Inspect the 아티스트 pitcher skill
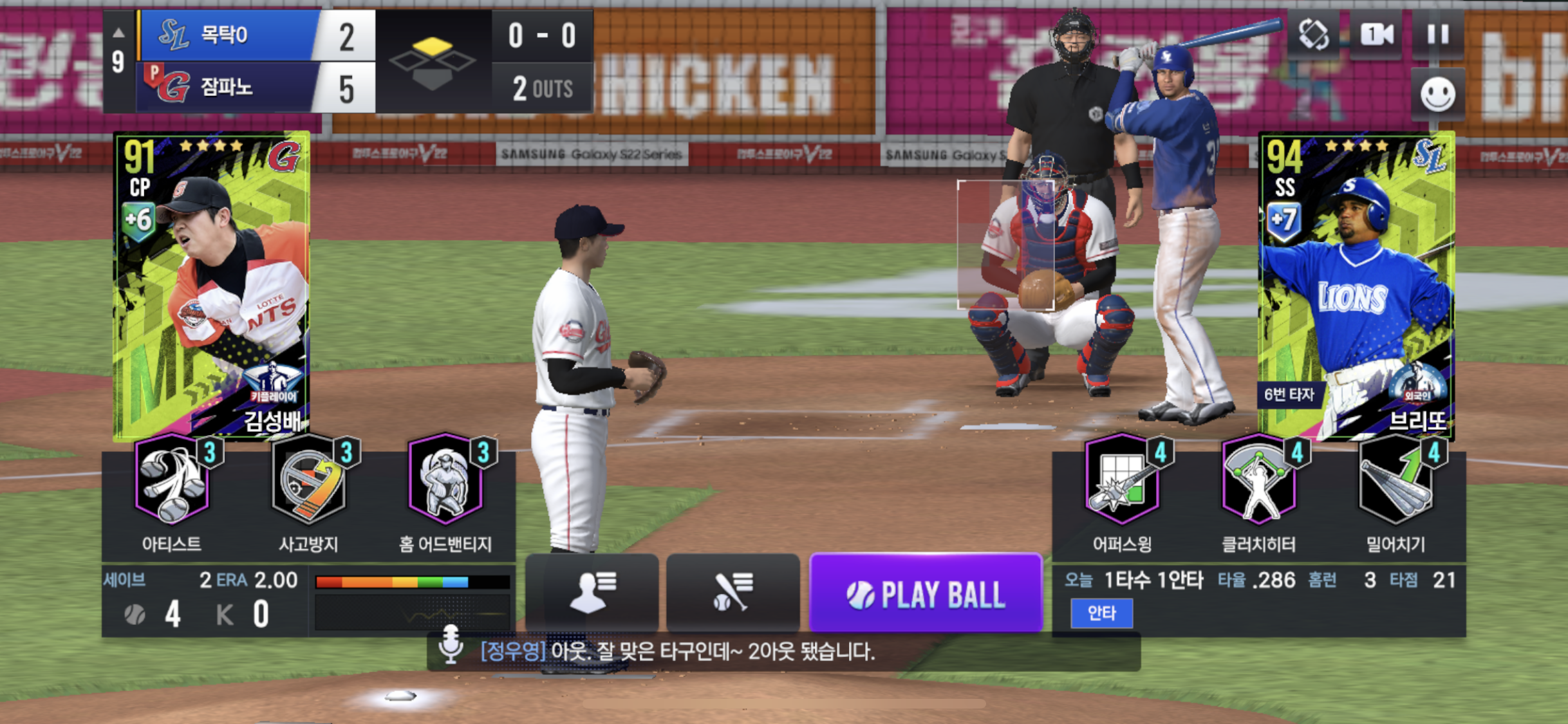Image resolution: width=1568 pixels, height=724 pixels. [x=173, y=479]
